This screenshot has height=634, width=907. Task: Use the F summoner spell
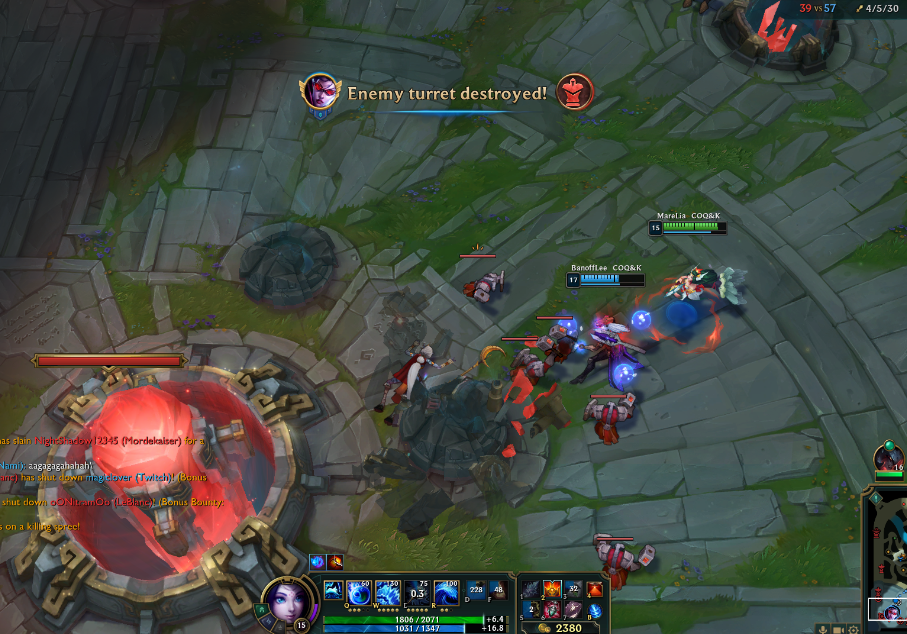pos(498,591)
